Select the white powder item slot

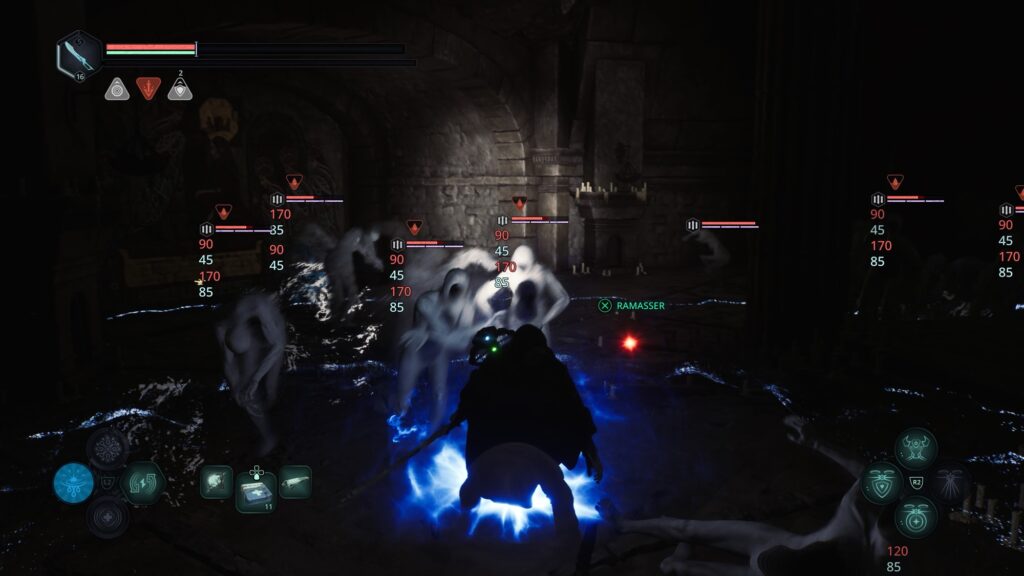[x=216, y=481]
